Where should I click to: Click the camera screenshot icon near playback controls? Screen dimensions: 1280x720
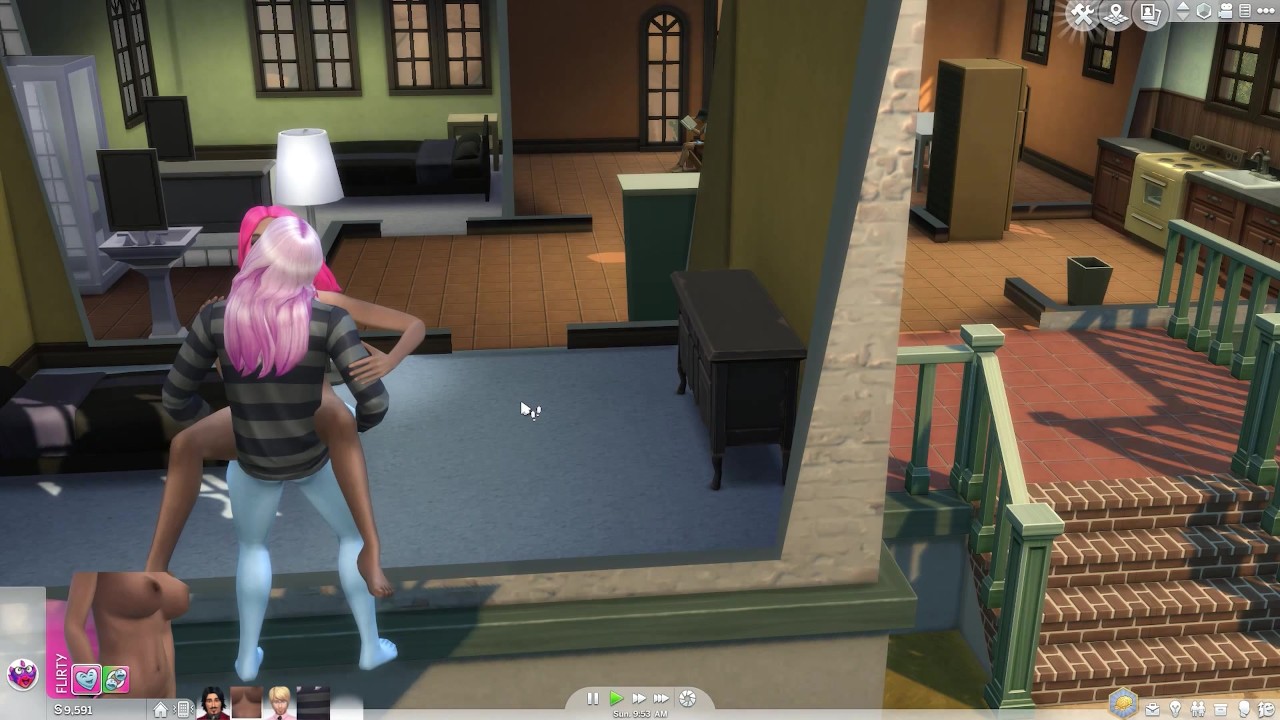pyautogui.click(x=687, y=699)
